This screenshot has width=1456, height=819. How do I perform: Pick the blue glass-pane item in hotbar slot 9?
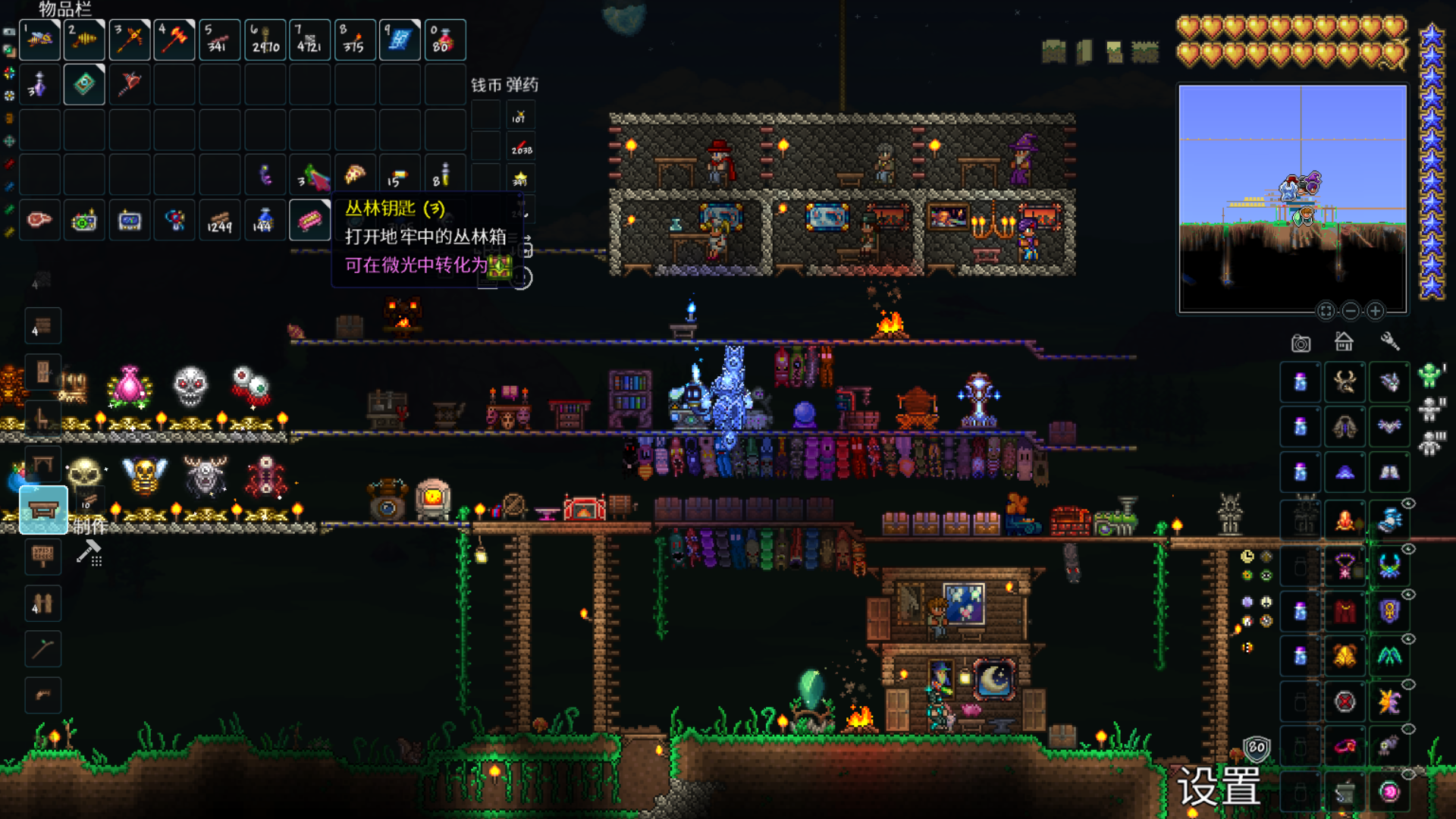click(400, 39)
